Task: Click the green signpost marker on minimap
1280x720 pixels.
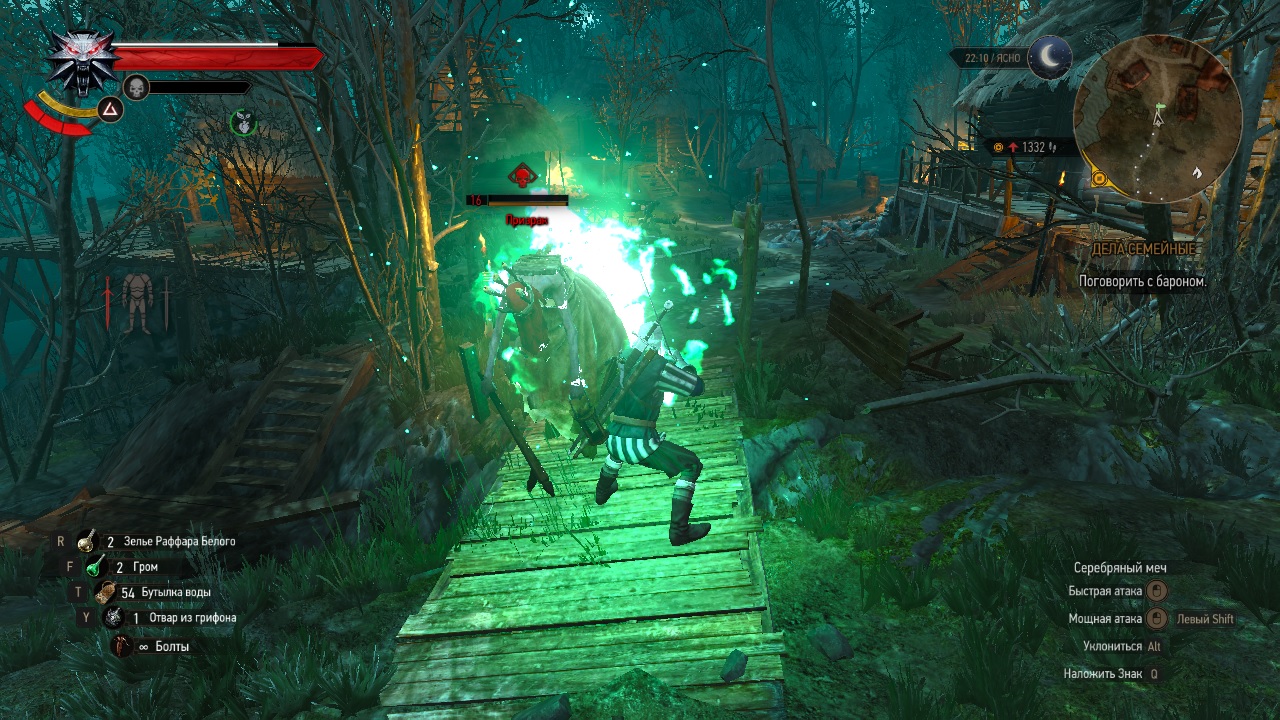Action: point(1160,105)
